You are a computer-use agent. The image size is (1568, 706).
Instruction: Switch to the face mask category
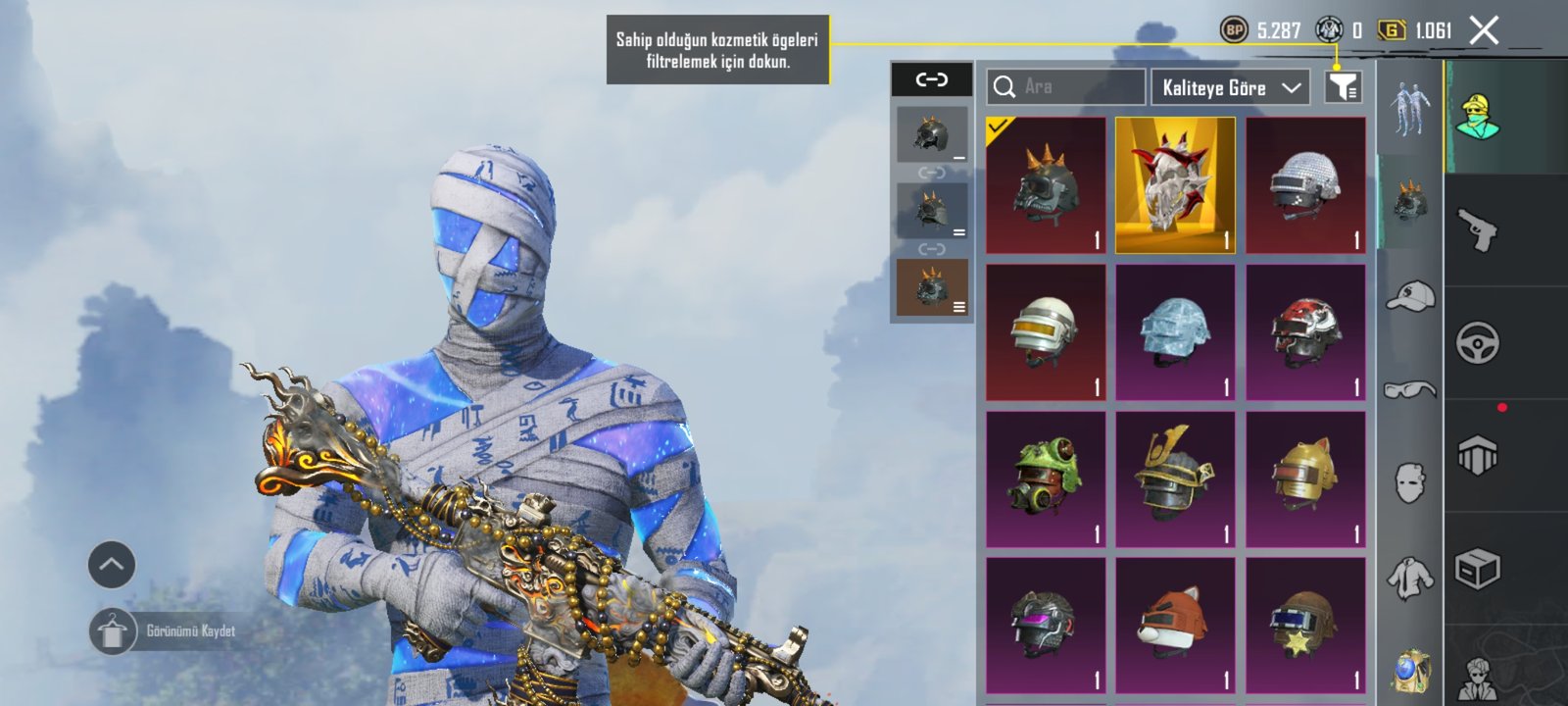1409,482
